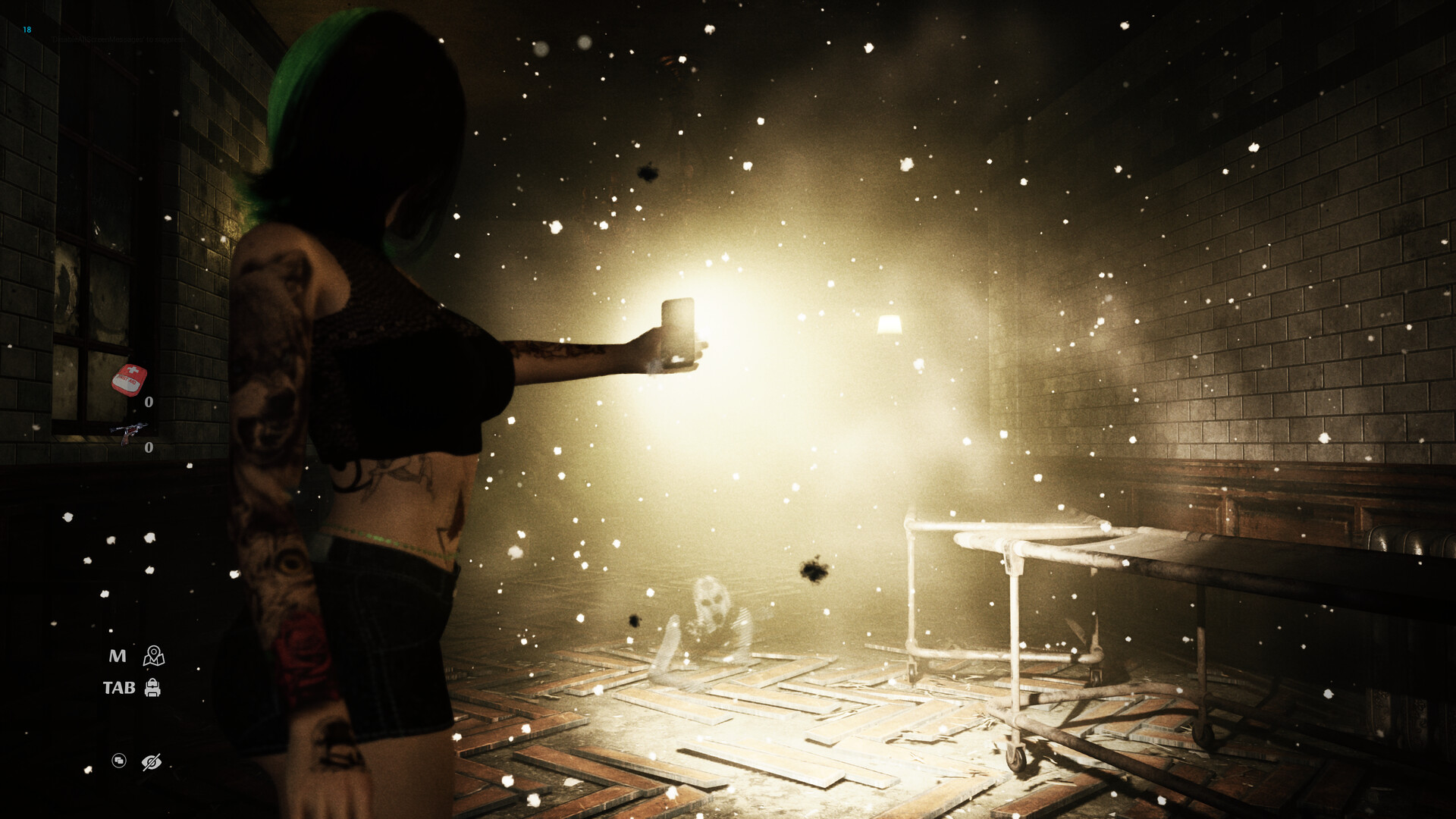This screenshot has height=819, width=1456.
Task: Click the chat message icon at bottom left
Action: pyautogui.click(x=119, y=761)
